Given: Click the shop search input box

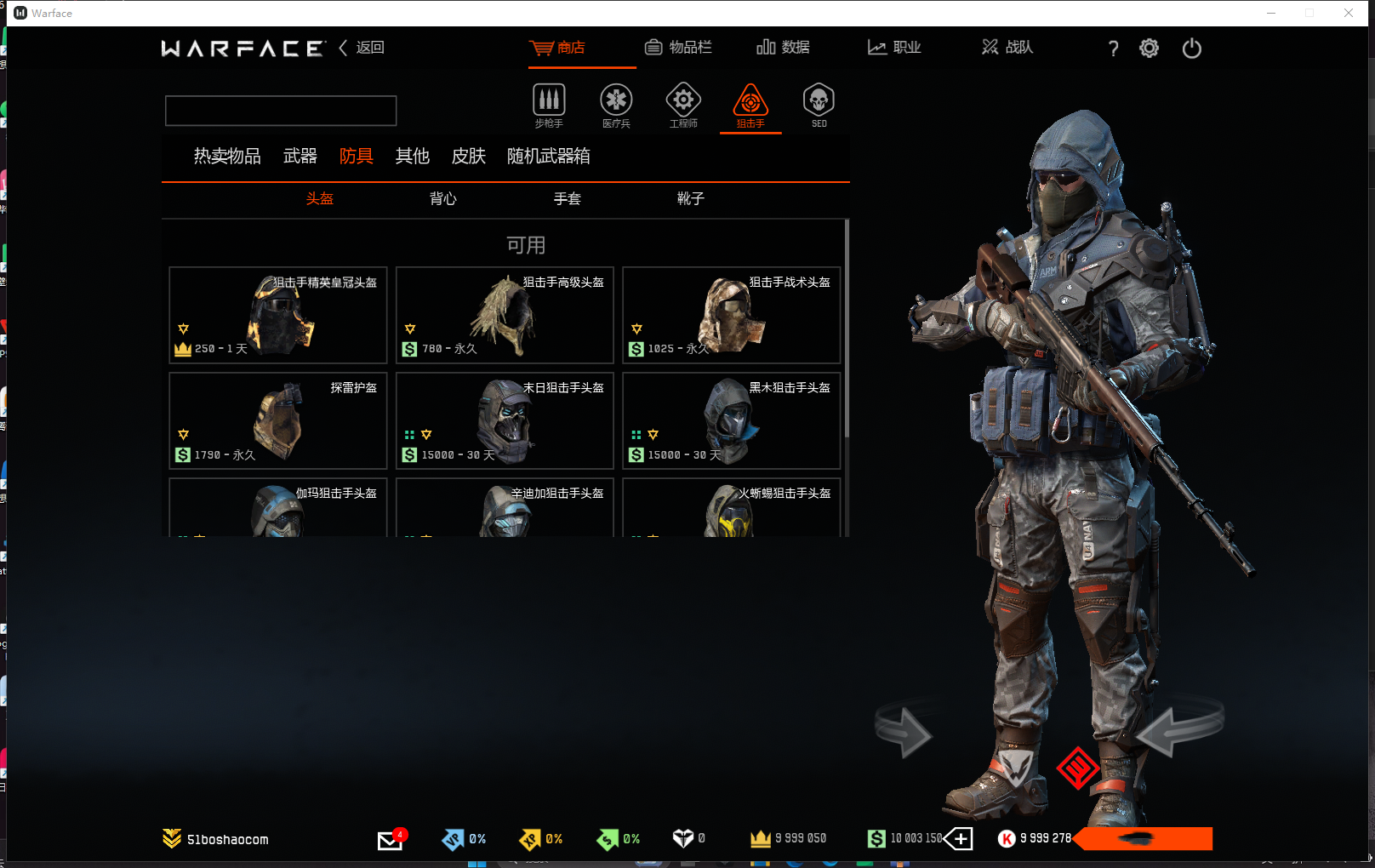Looking at the screenshot, I should point(281,111).
